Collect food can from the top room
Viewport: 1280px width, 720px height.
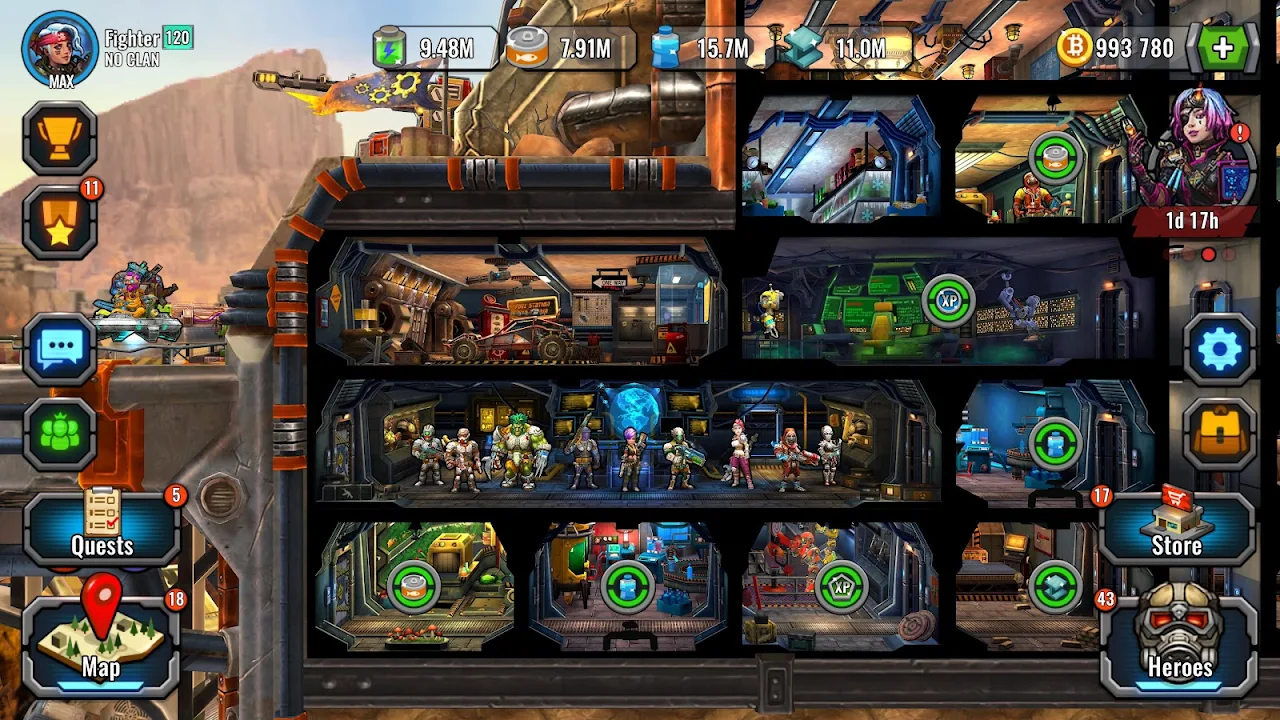pyautogui.click(x=1055, y=157)
